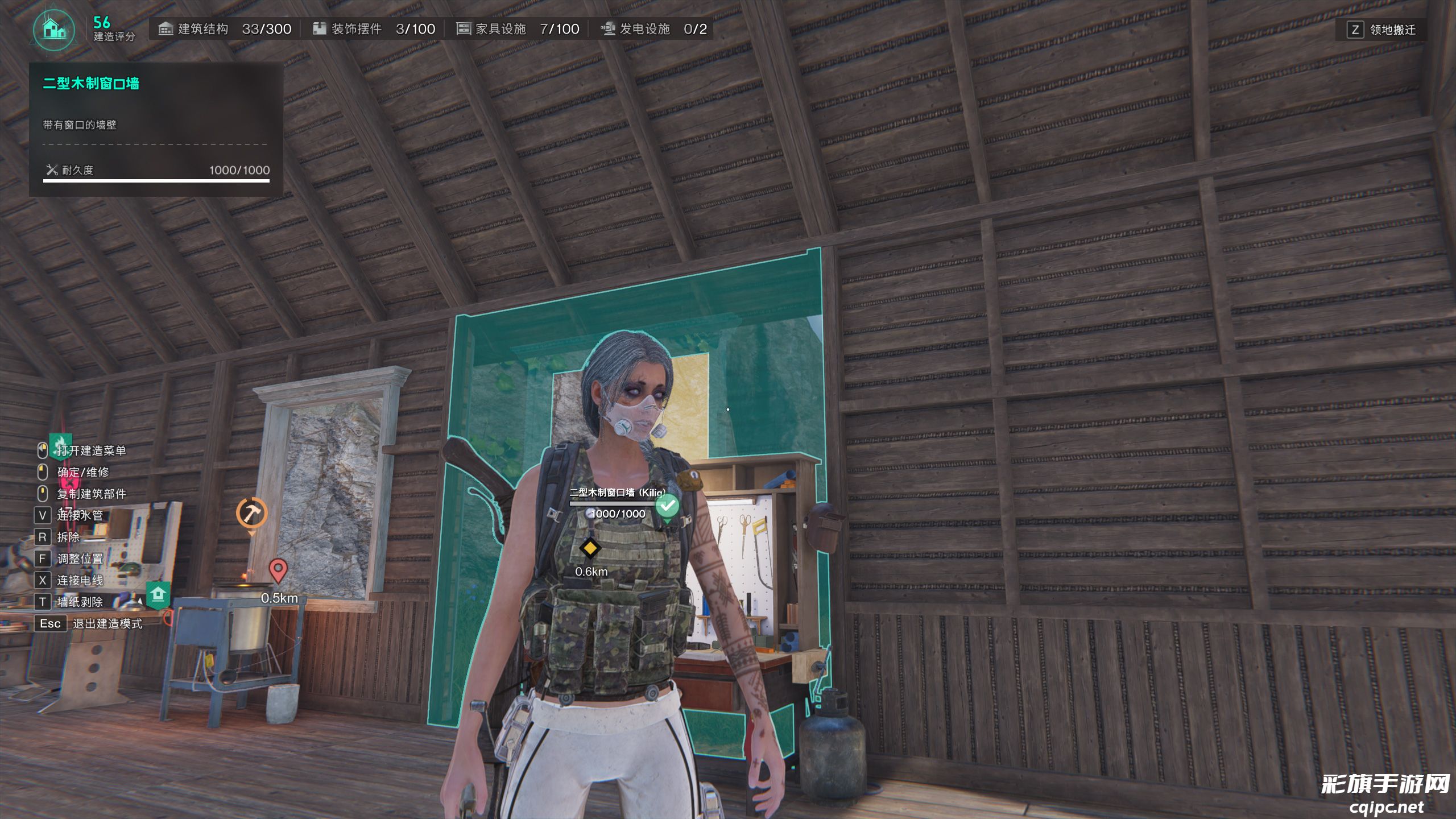Click the green checkmark on the window wall label
1456x819 pixels.
click(667, 505)
